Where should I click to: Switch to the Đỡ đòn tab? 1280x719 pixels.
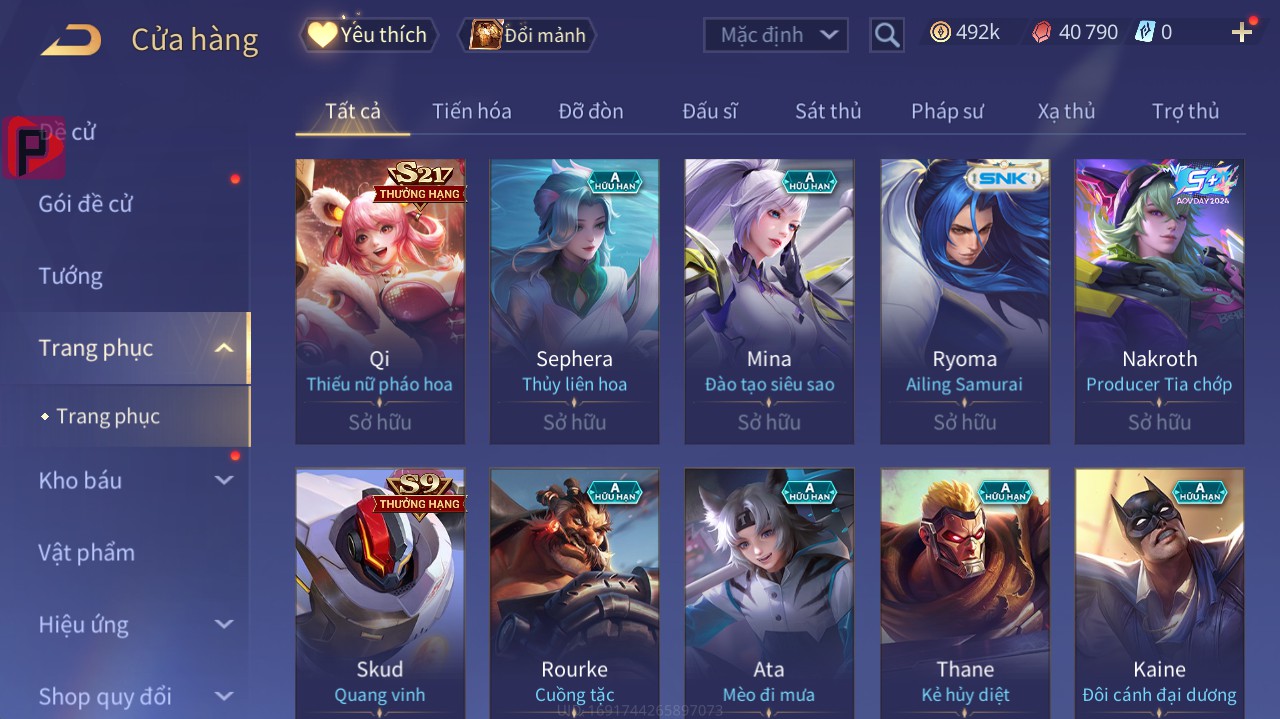590,111
